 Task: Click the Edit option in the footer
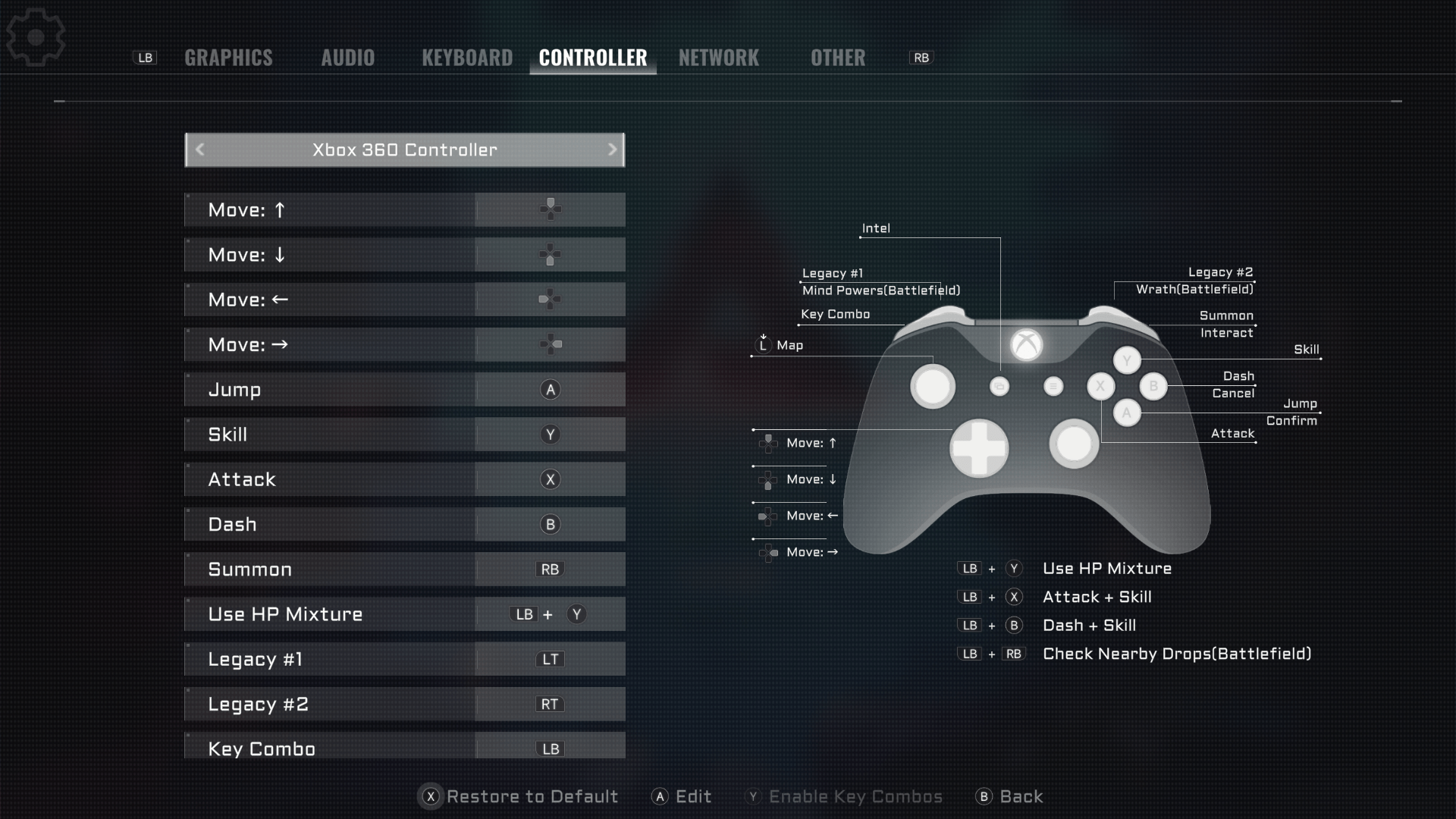682,796
